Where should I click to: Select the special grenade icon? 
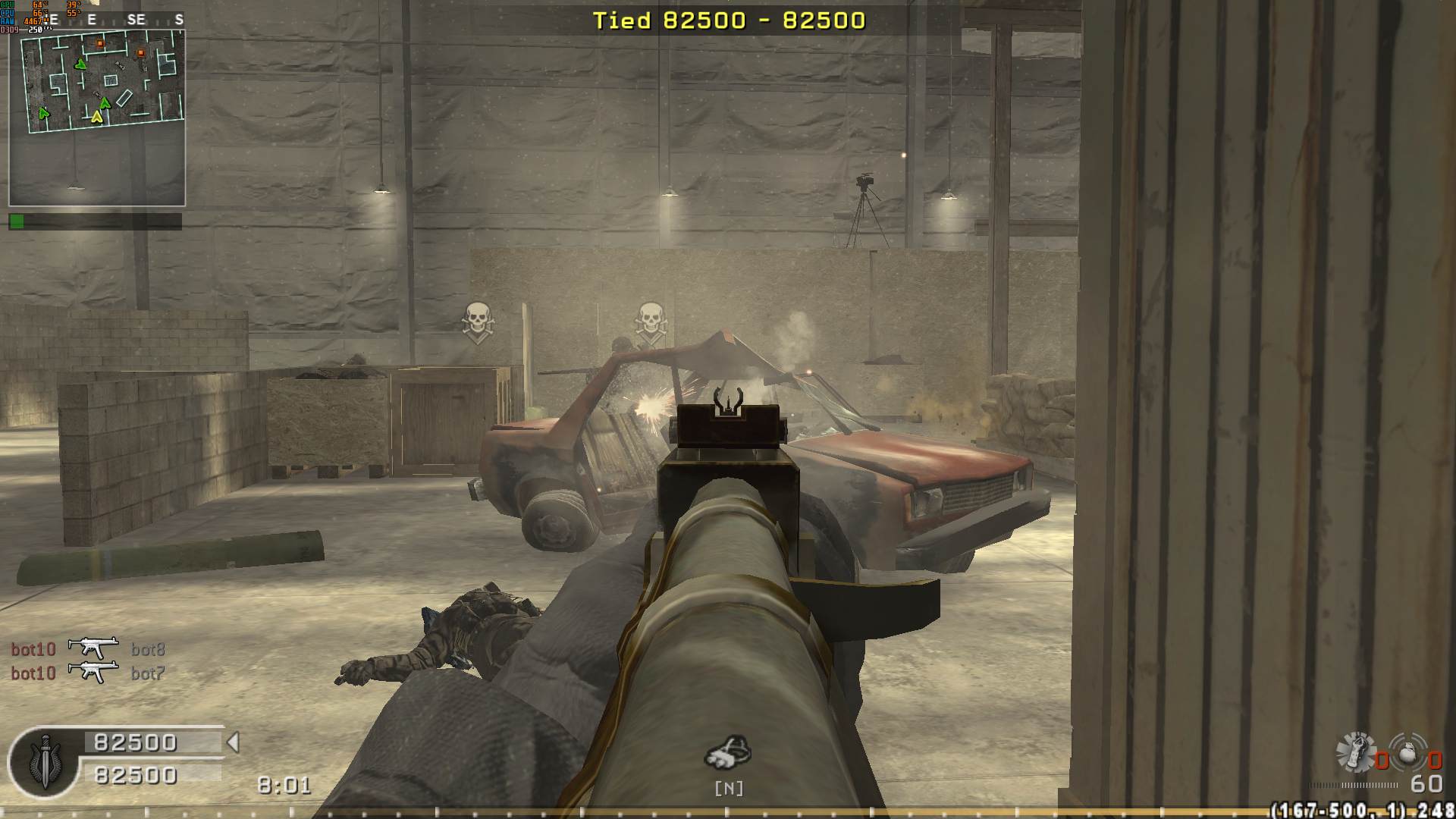pos(1355,751)
